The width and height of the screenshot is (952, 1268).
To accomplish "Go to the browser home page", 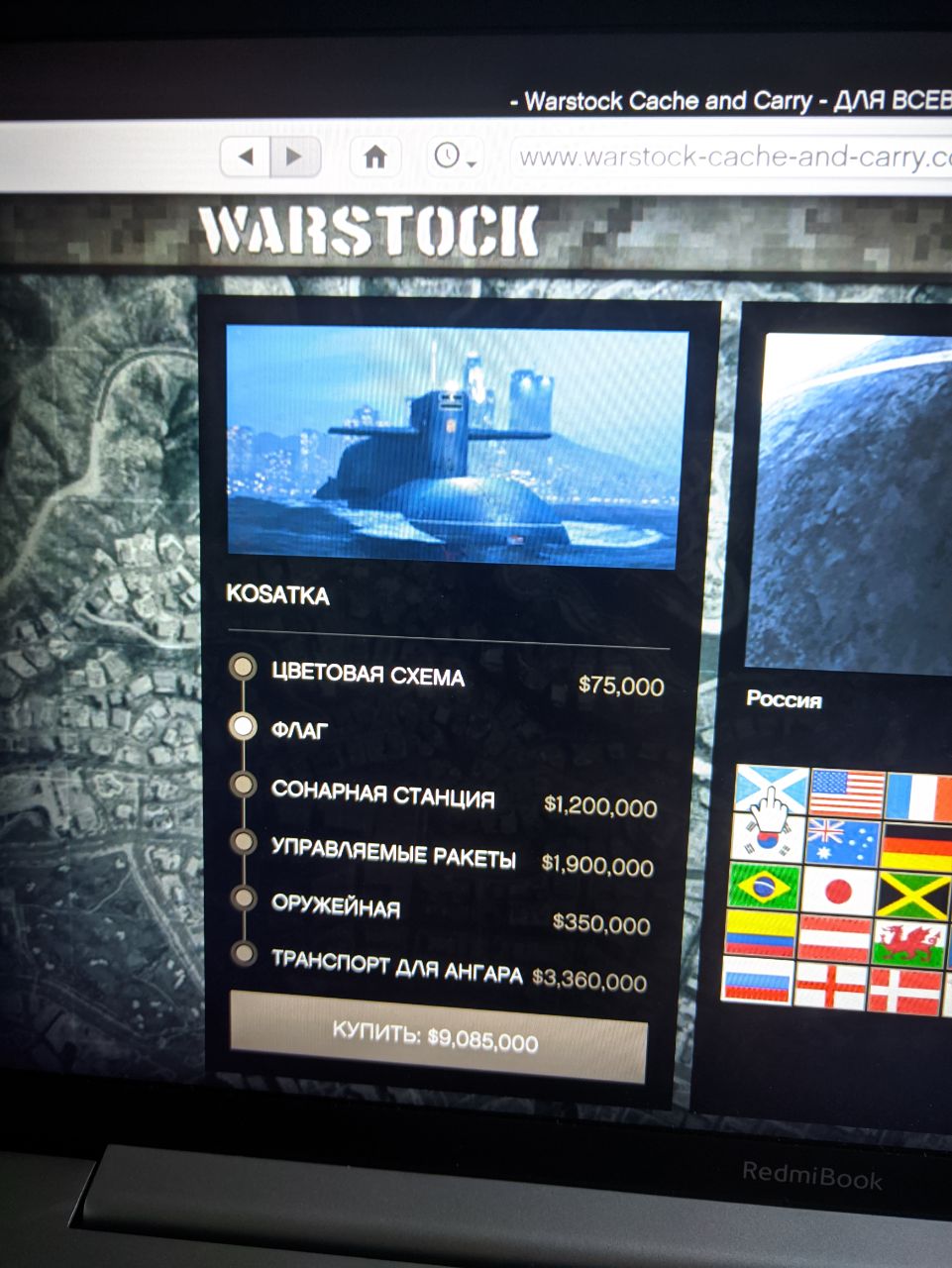I will [x=374, y=157].
